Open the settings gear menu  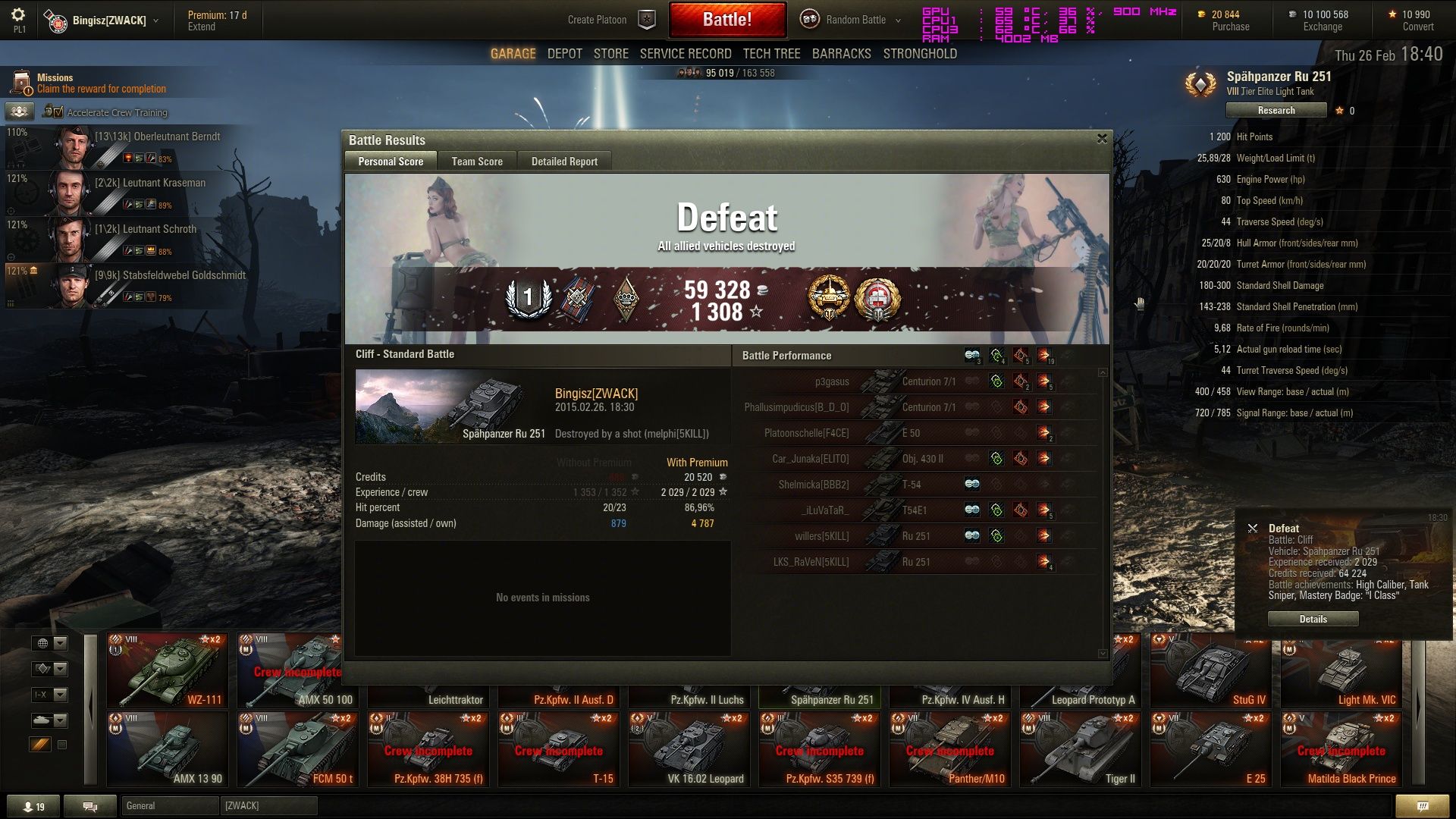pos(19,15)
